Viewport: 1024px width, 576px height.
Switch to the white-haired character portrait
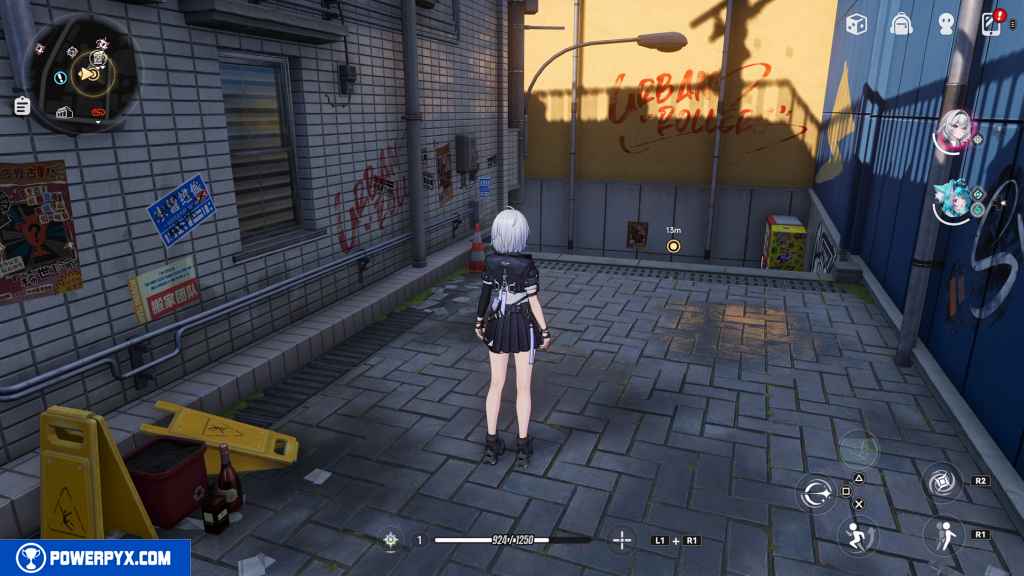coord(953,129)
